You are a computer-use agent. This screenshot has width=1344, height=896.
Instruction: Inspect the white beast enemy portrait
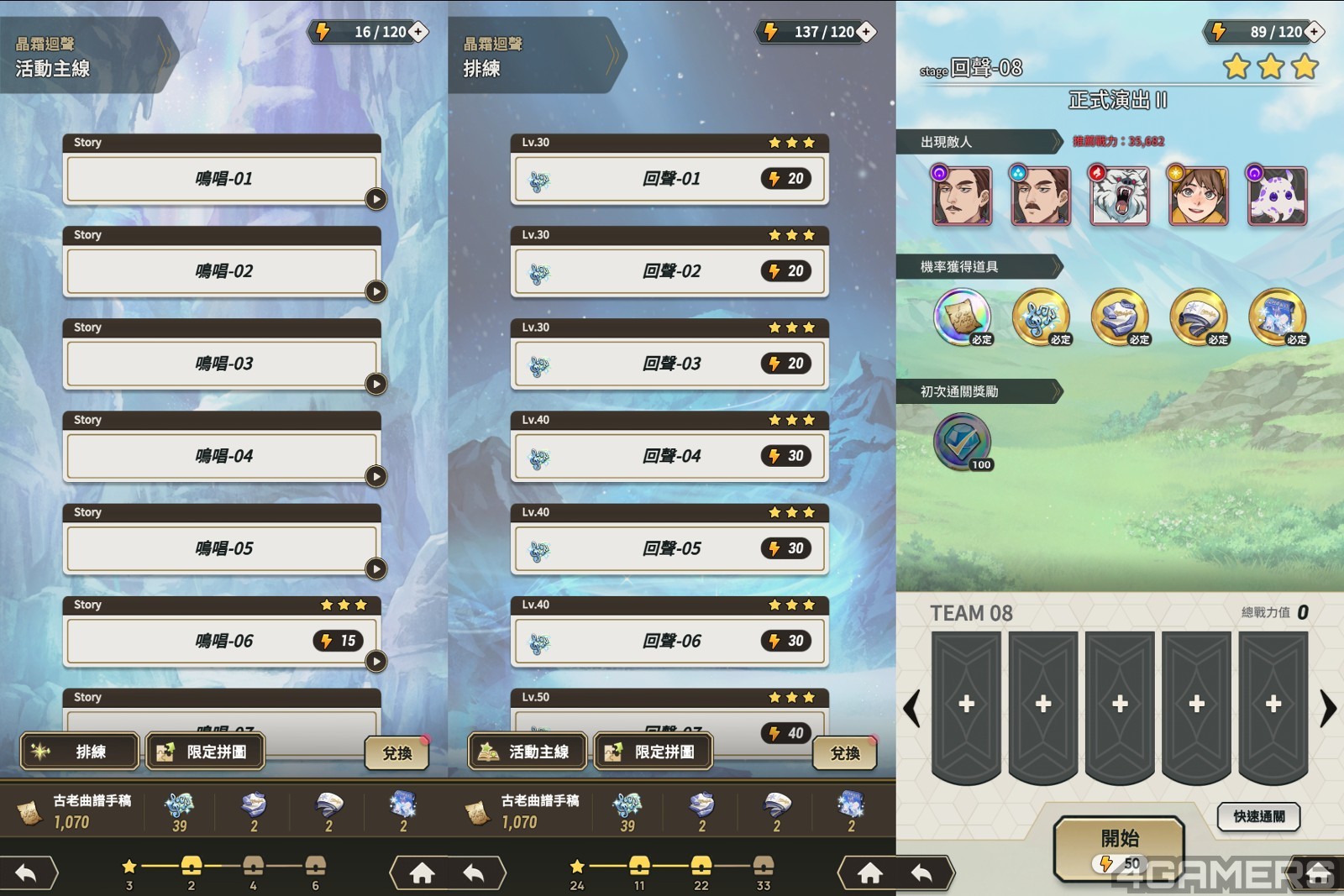[x=1119, y=196]
